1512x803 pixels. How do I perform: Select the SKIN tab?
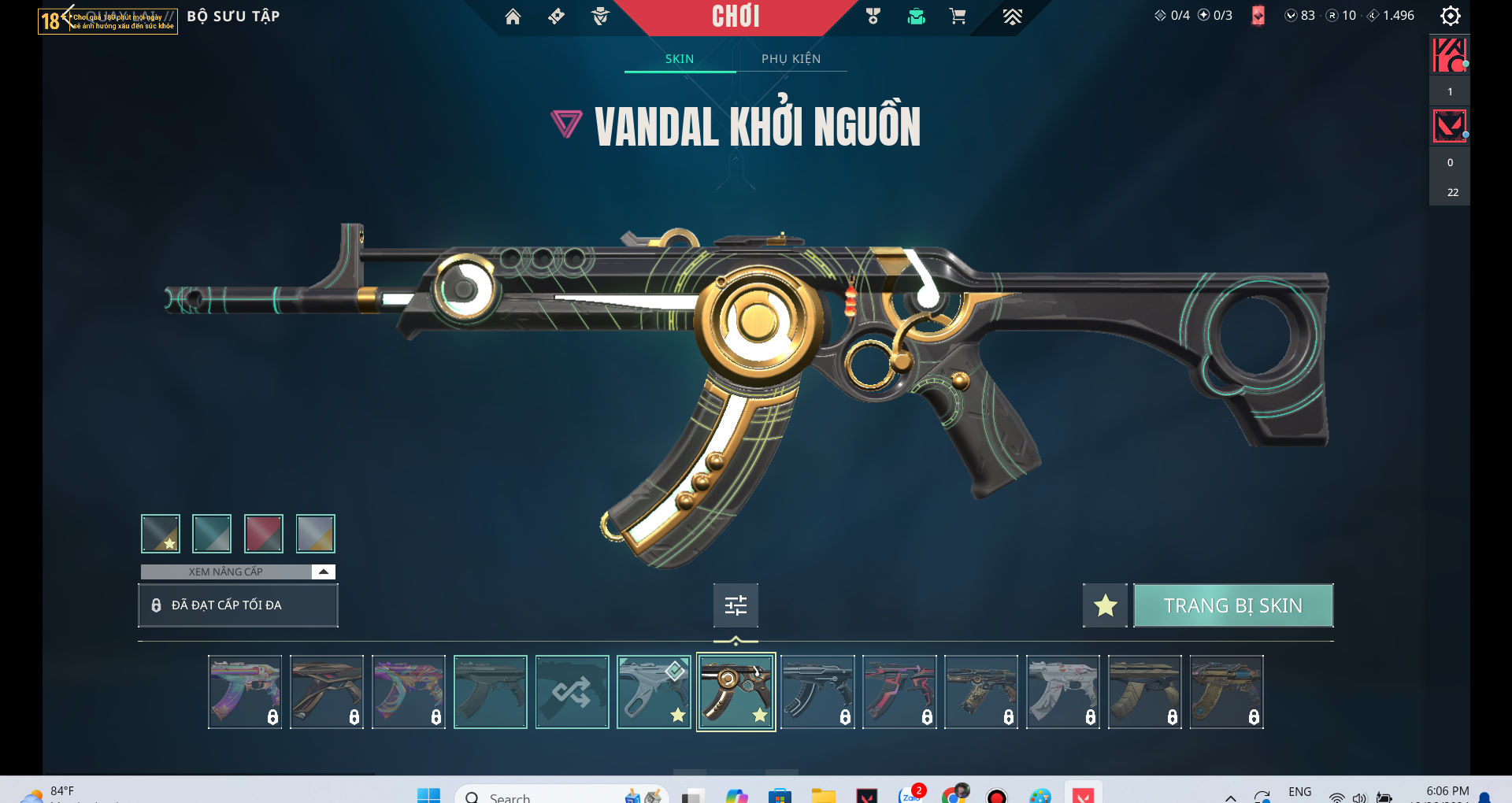(x=680, y=59)
